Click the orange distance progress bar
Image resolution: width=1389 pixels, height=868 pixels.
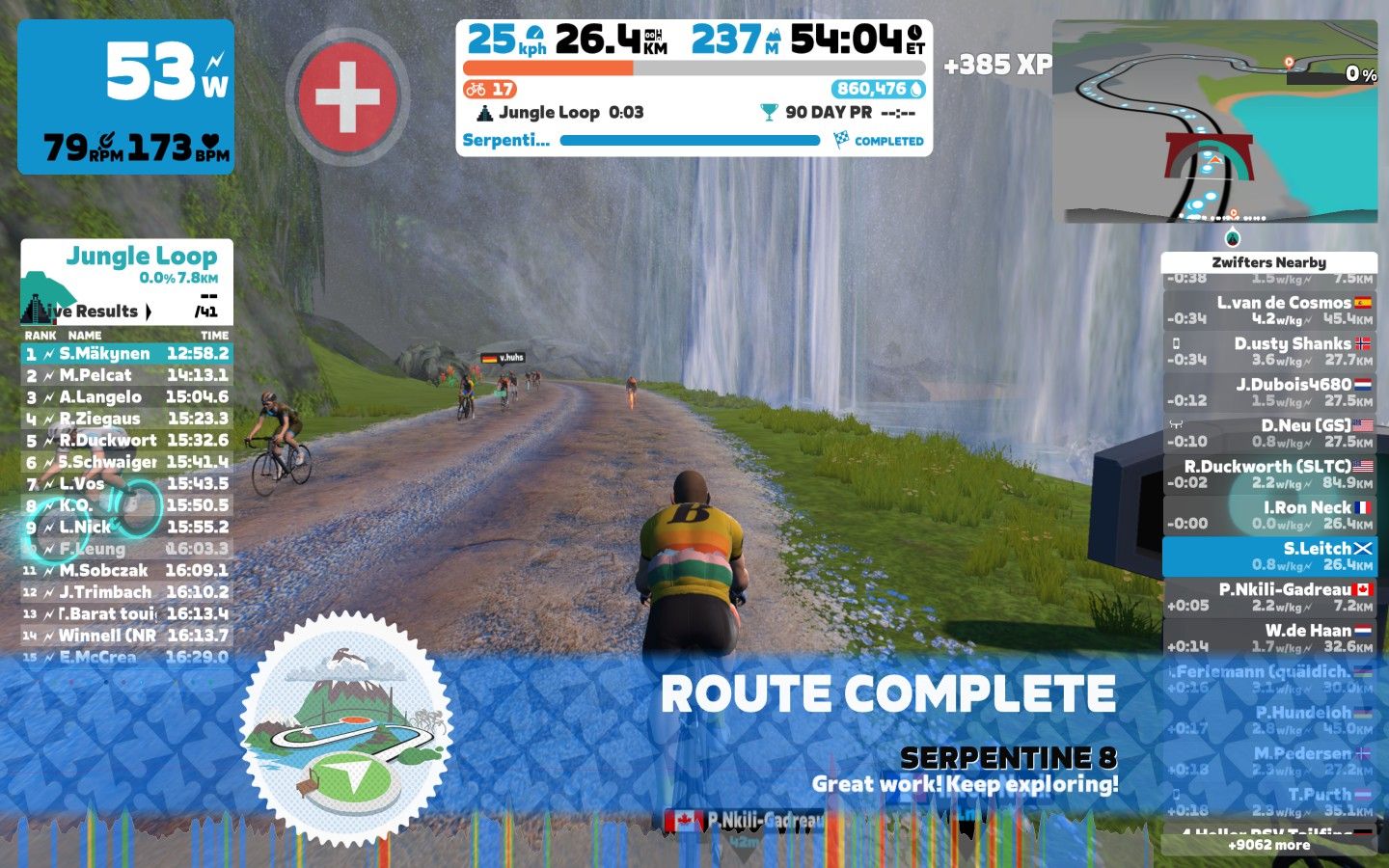tap(550, 67)
